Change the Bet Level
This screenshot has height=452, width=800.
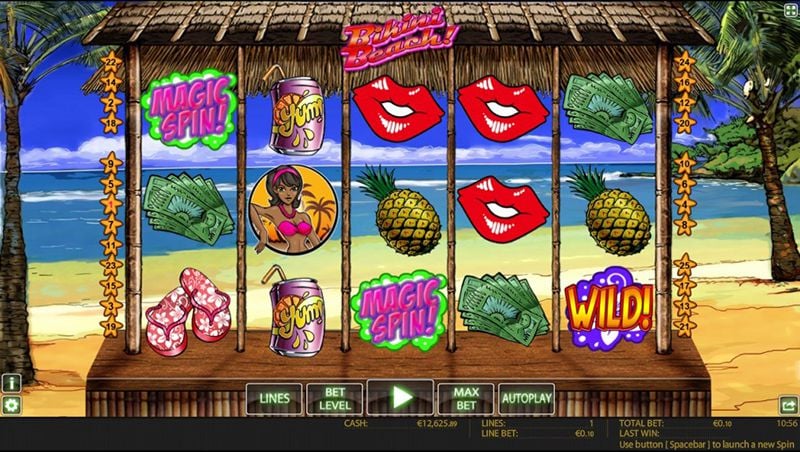click(x=334, y=398)
